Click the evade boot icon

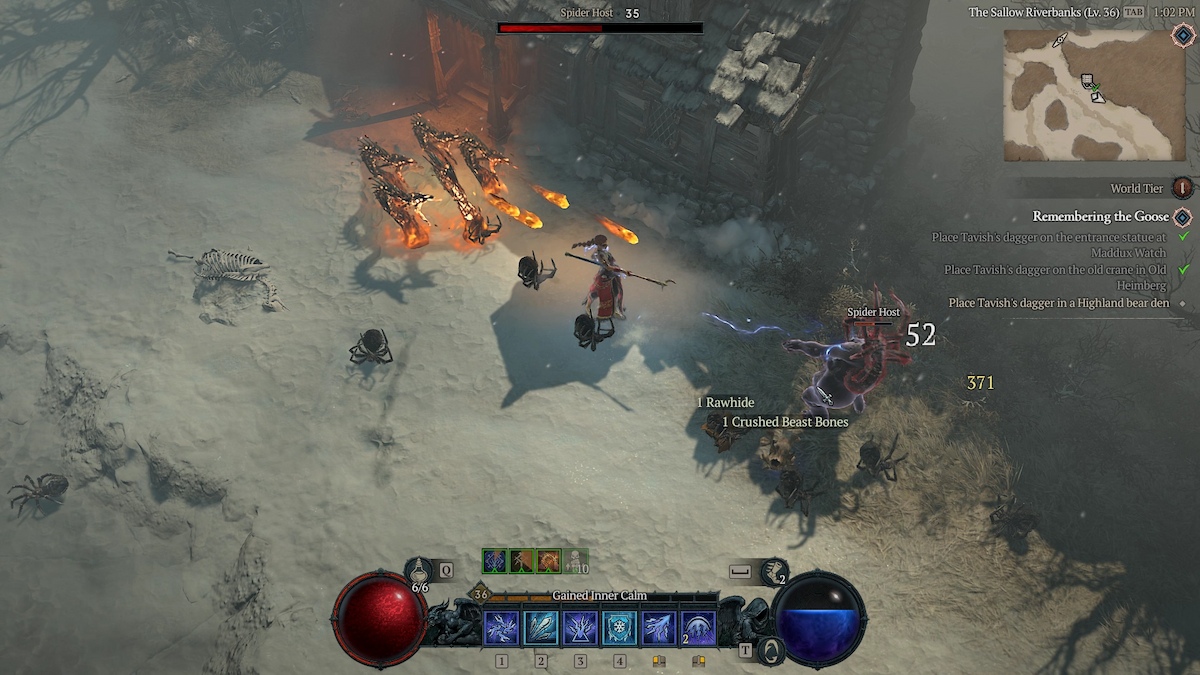click(x=774, y=570)
